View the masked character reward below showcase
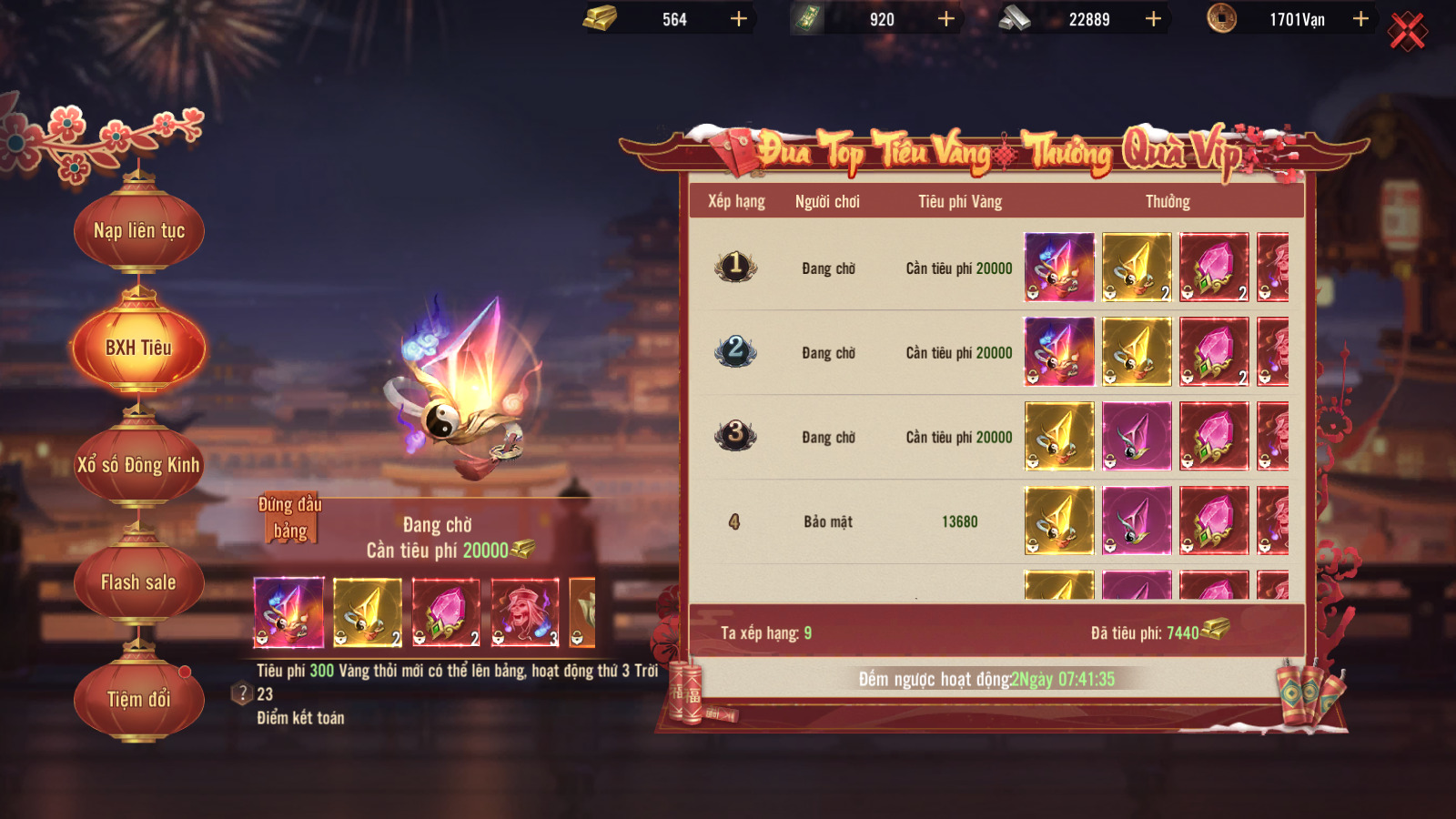The height and width of the screenshot is (819, 1456). (525, 612)
